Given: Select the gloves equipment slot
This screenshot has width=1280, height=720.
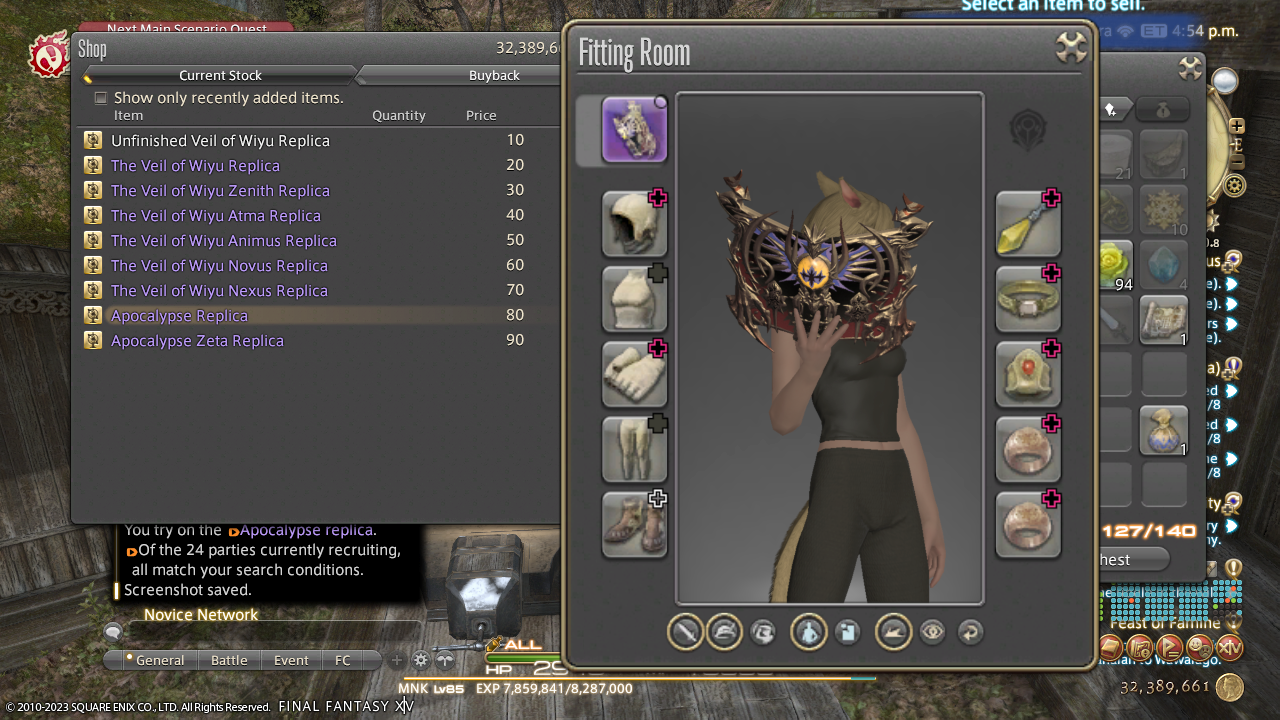Looking at the screenshot, I should pos(634,374).
